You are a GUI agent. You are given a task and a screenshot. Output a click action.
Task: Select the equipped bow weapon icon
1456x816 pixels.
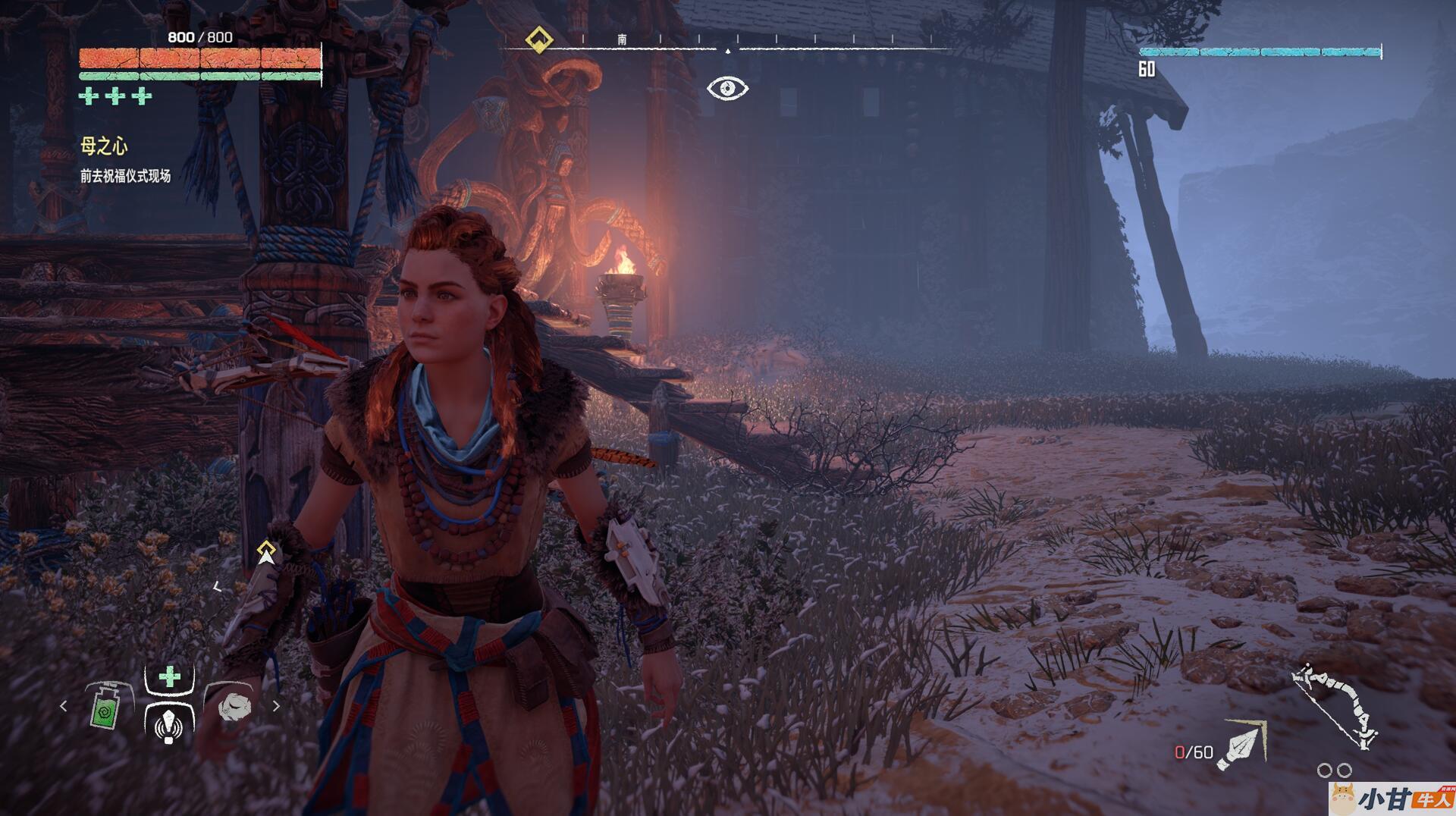[1335, 705]
